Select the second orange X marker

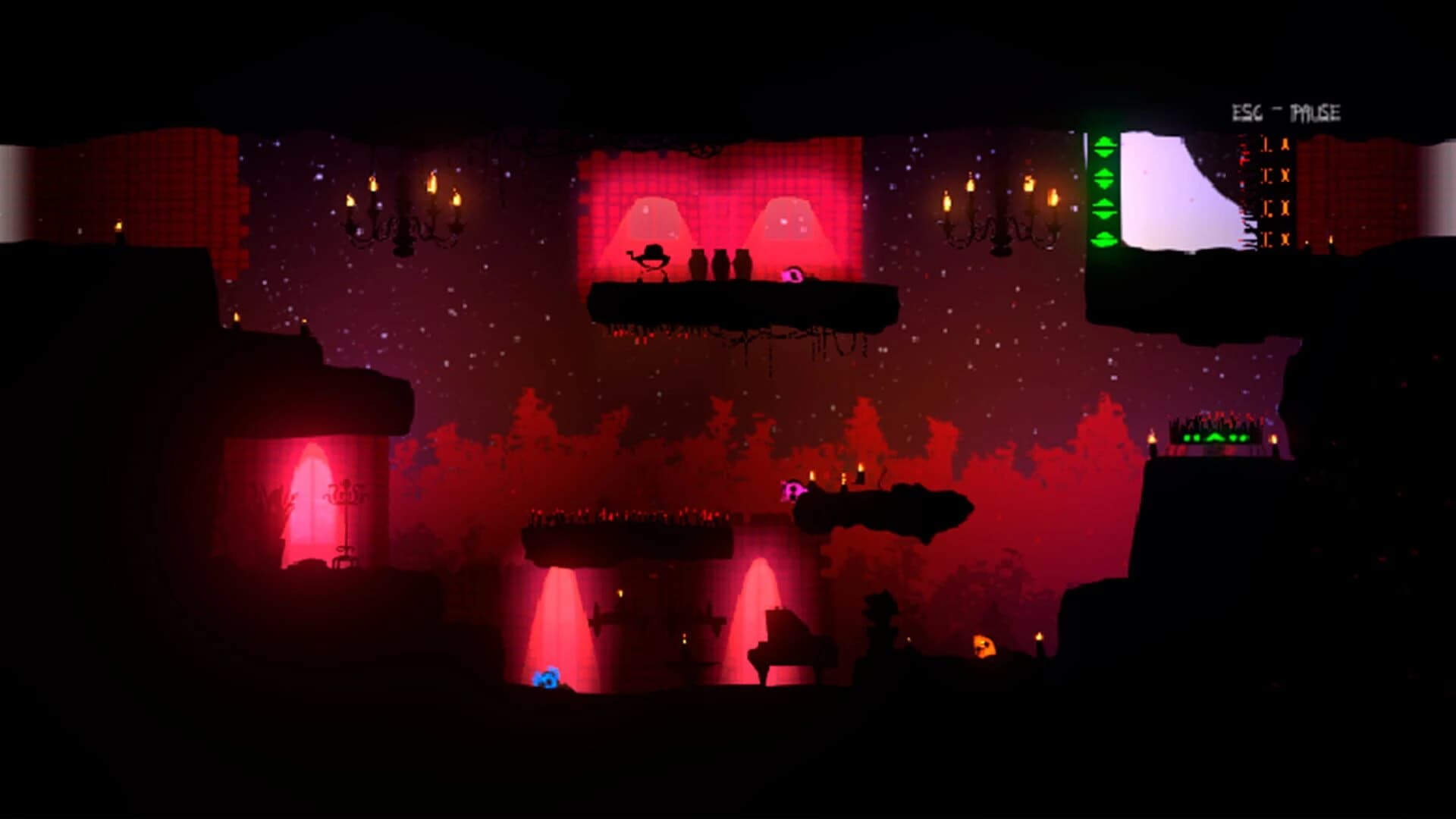click(x=1286, y=175)
